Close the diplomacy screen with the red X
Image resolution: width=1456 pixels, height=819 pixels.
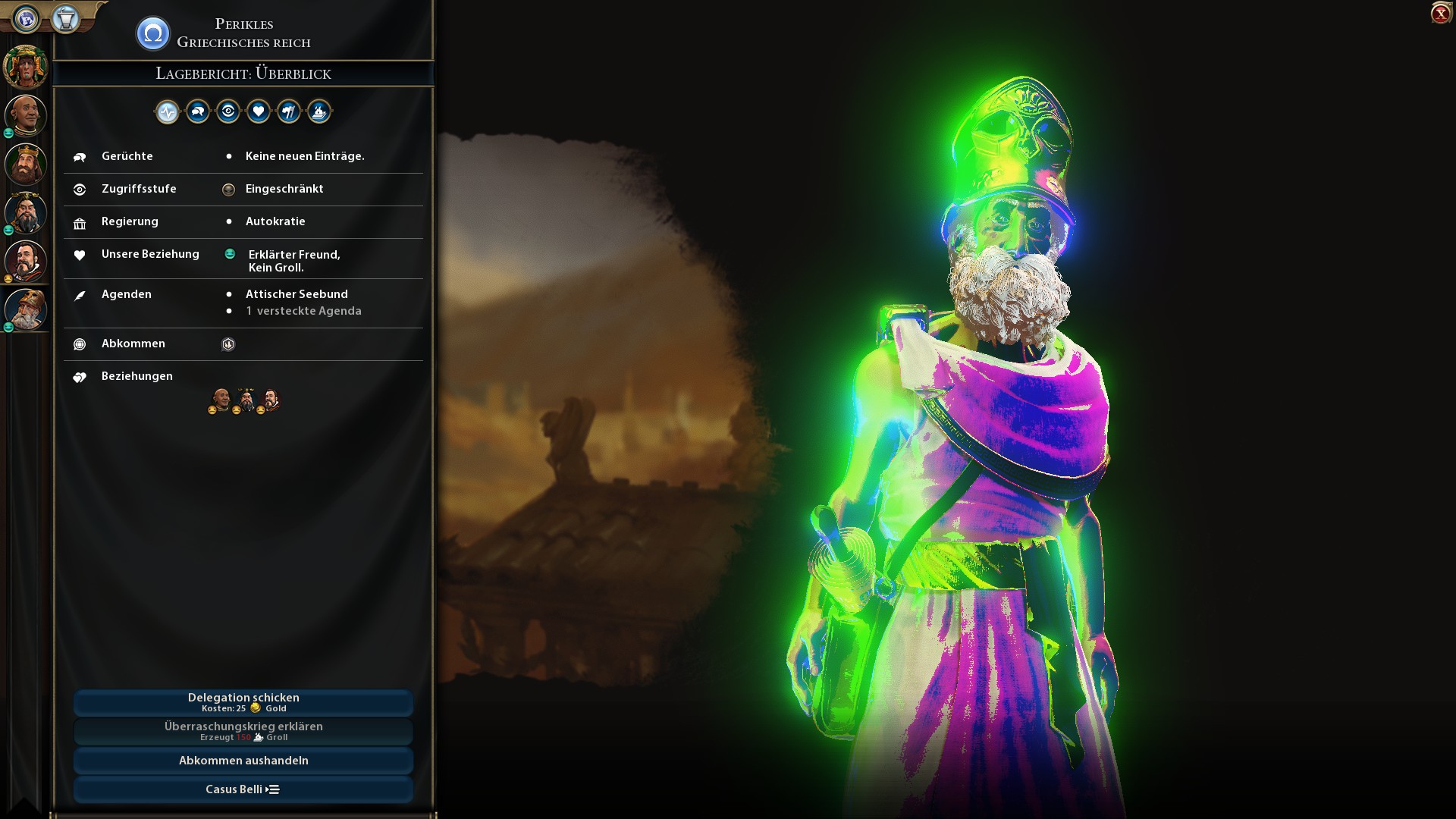coord(1440,14)
